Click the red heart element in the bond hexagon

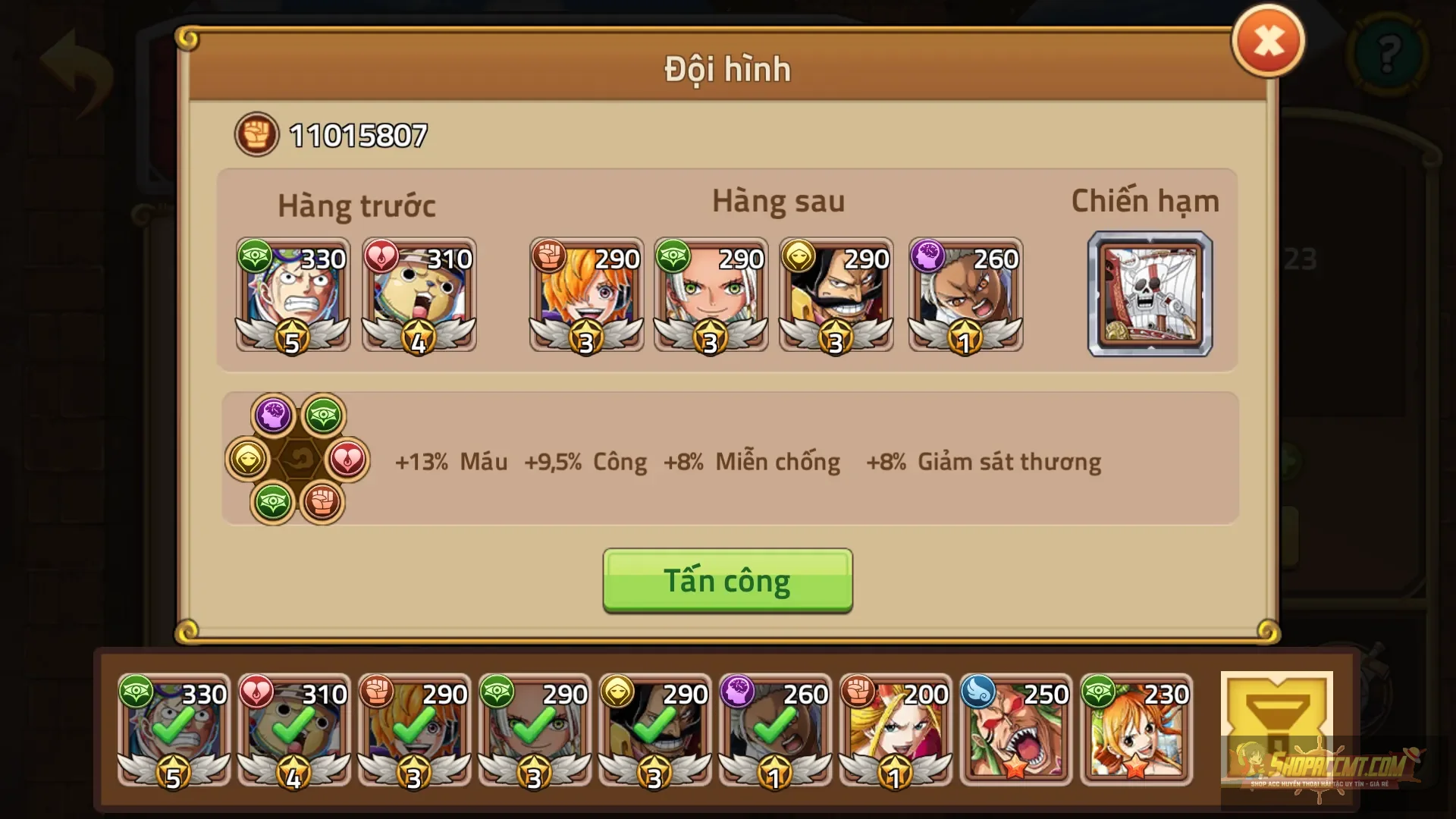(349, 459)
